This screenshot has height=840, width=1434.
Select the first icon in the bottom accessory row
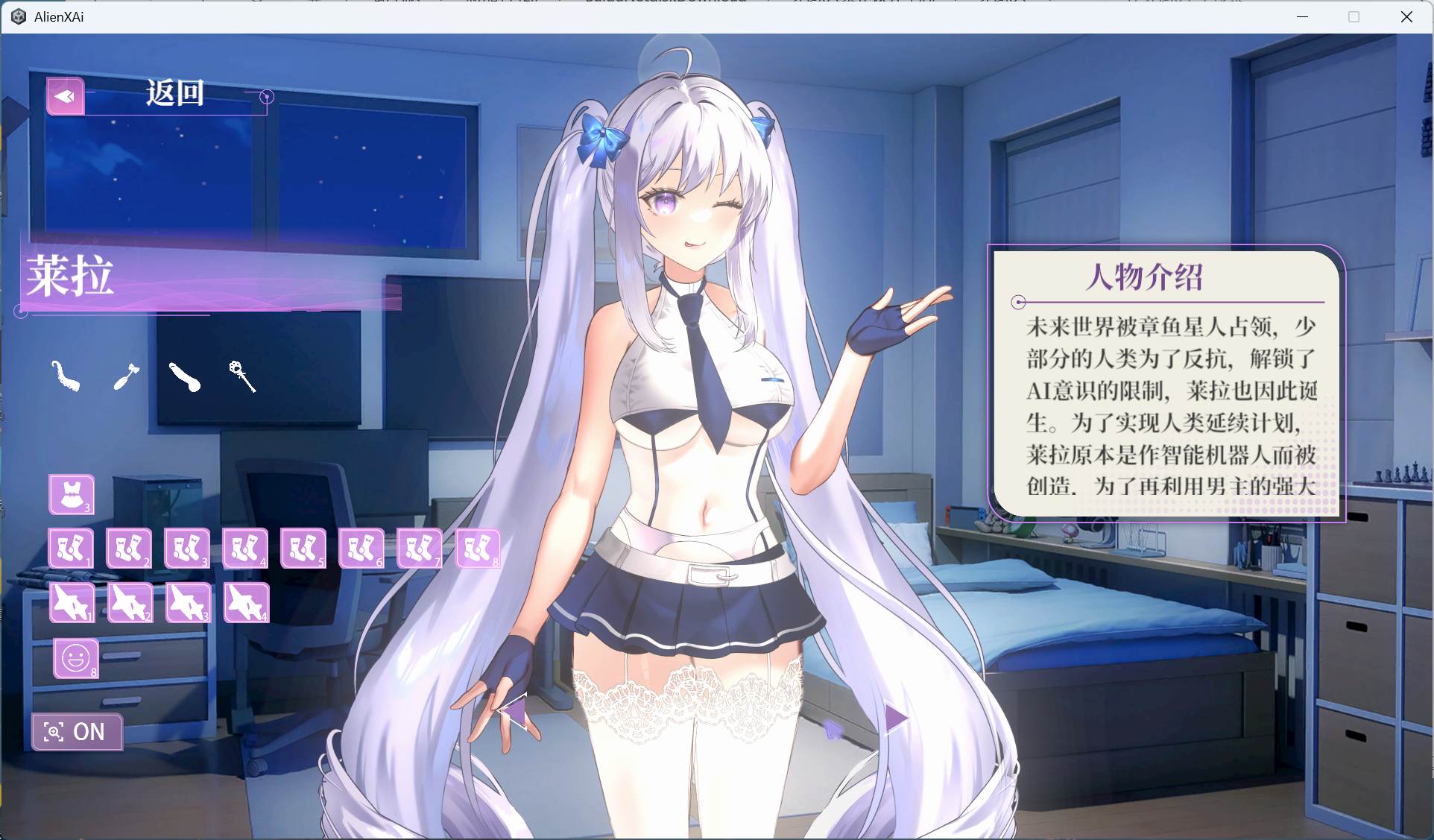pos(71,603)
